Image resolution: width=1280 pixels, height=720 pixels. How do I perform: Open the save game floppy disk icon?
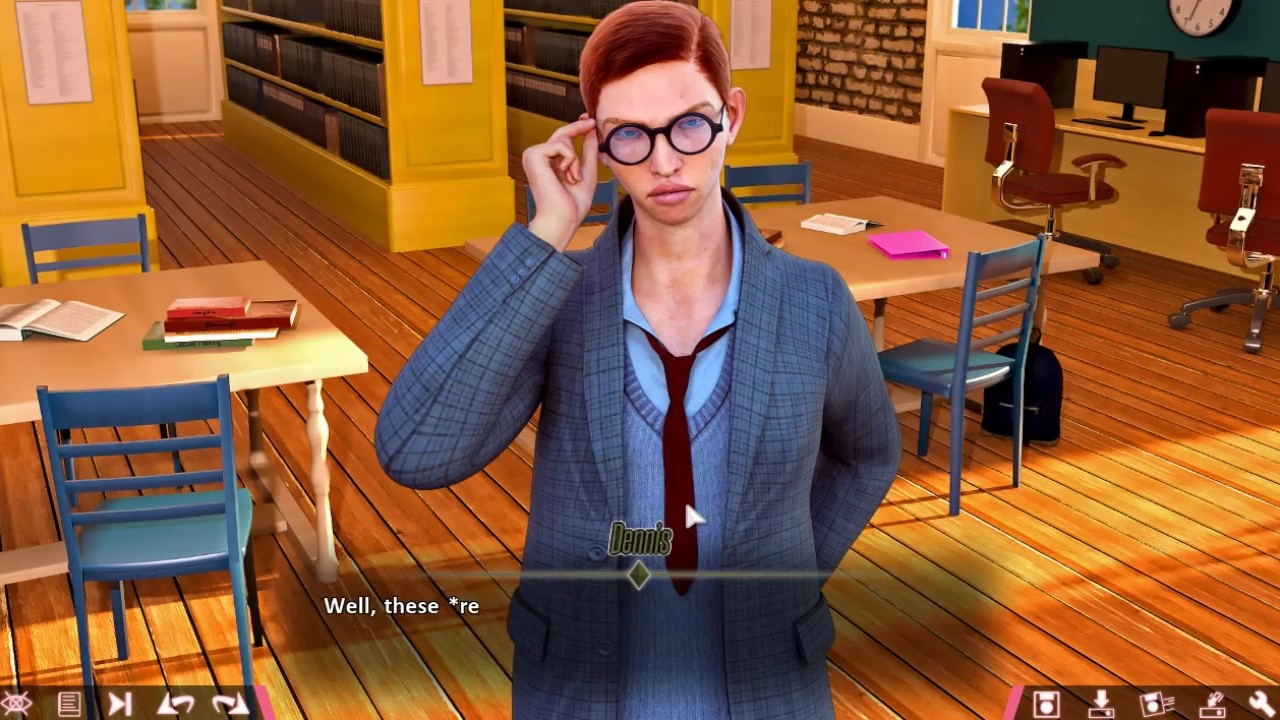(x=1046, y=704)
